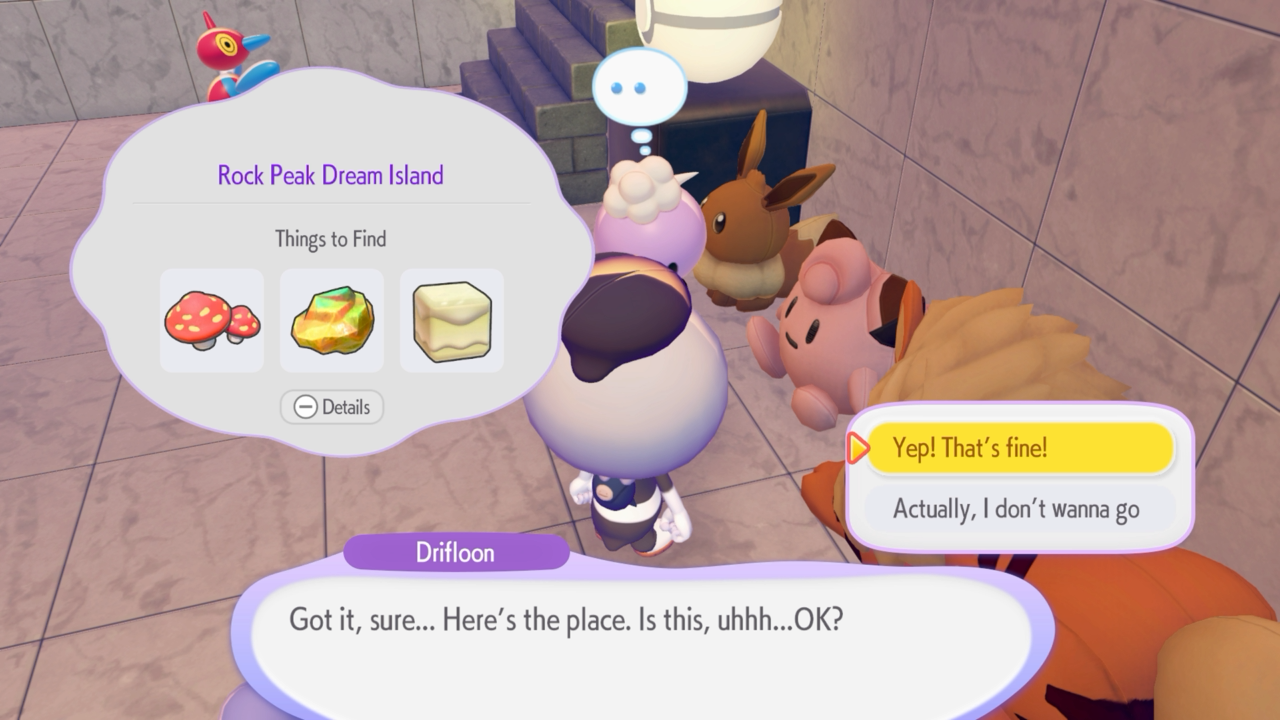This screenshot has height=720, width=1280.
Task: Select the rainbow shiny stone item icon
Action: point(332,320)
